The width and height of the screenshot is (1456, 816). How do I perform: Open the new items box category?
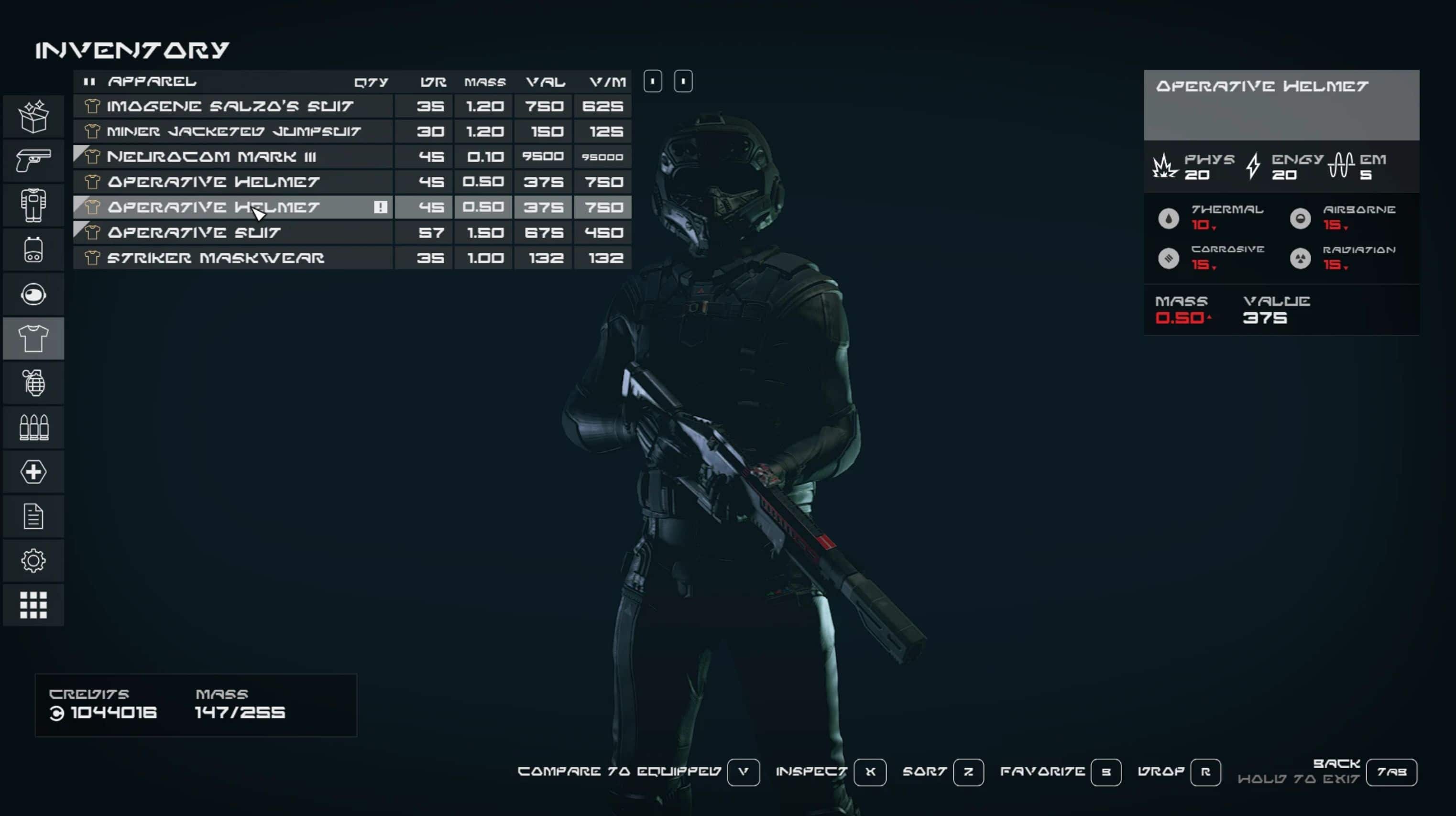coord(33,117)
